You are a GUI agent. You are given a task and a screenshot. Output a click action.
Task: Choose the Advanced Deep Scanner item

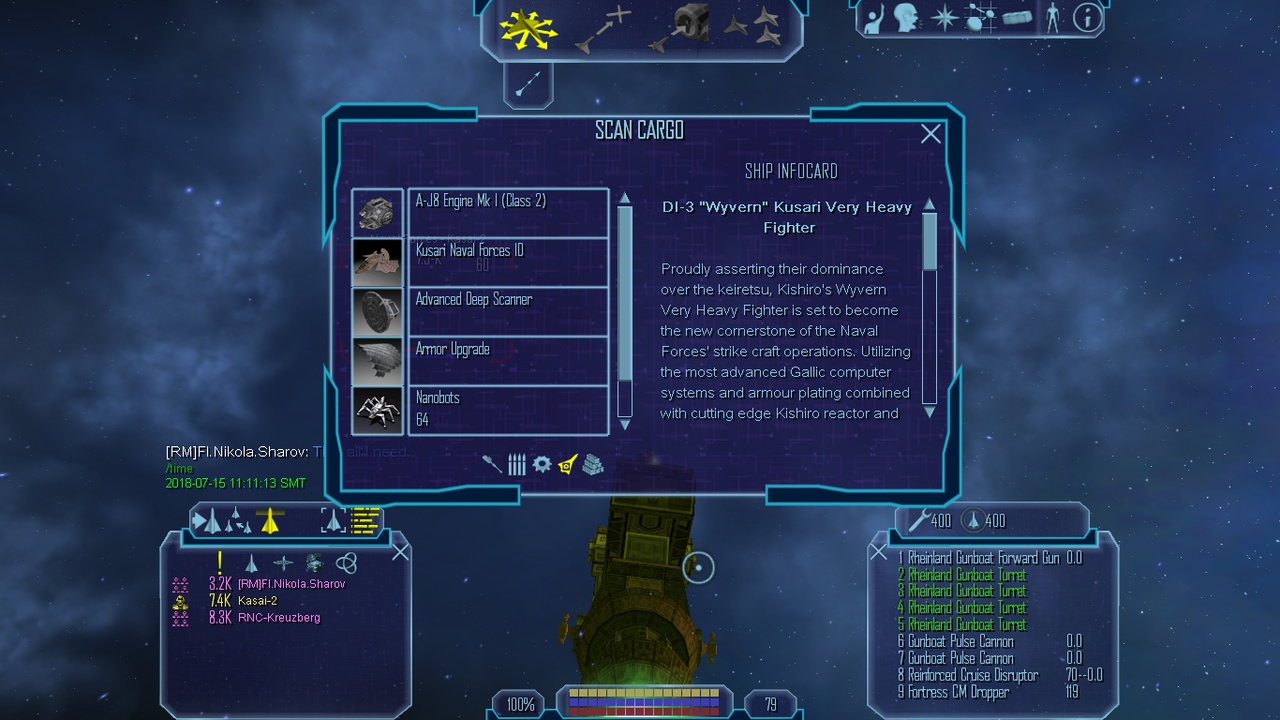coord(507,310)
